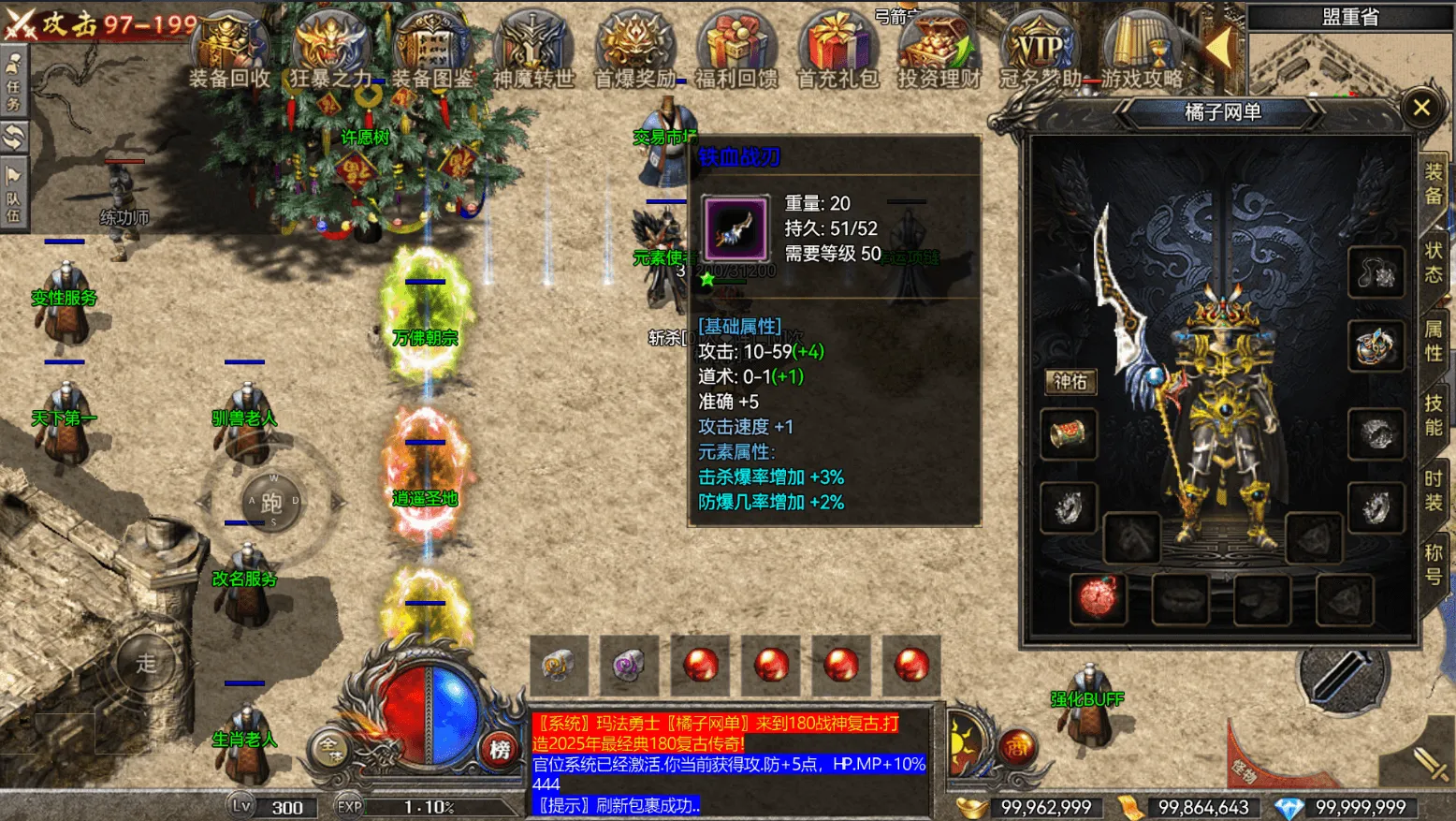
Task: Switch to the 属性 attributes tab
Action: click(1434, 340)
